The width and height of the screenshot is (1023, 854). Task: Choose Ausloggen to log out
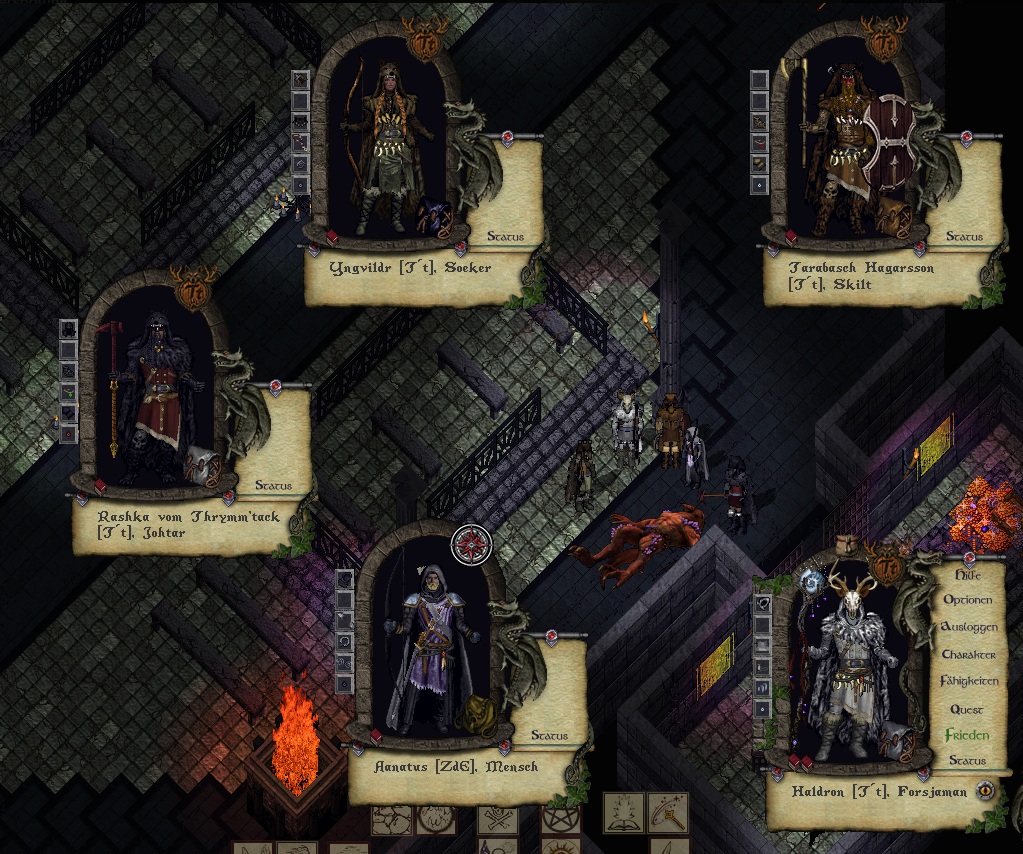968,627
